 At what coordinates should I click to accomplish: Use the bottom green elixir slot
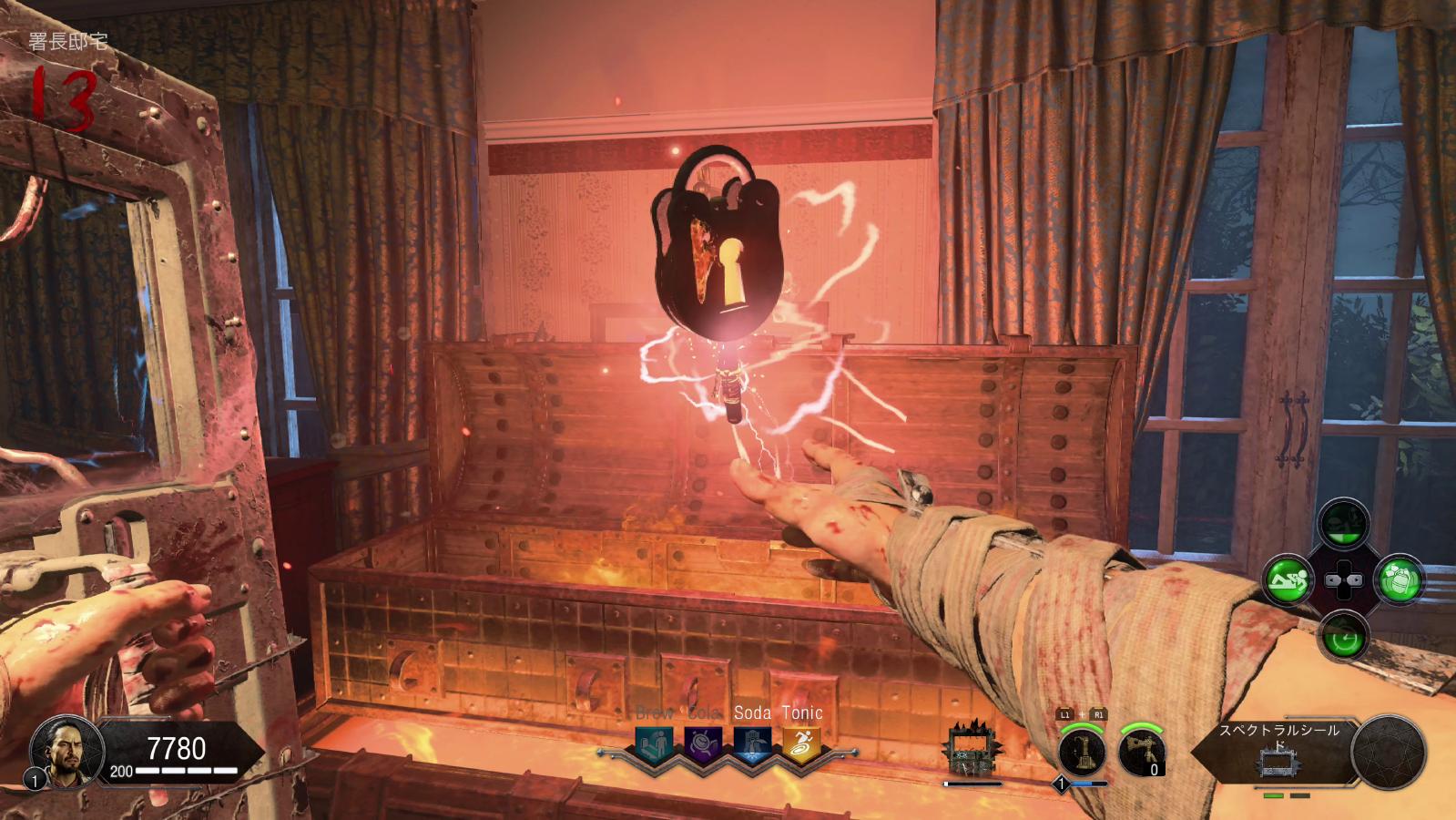pyautogui.click(x=1343, y=635)
